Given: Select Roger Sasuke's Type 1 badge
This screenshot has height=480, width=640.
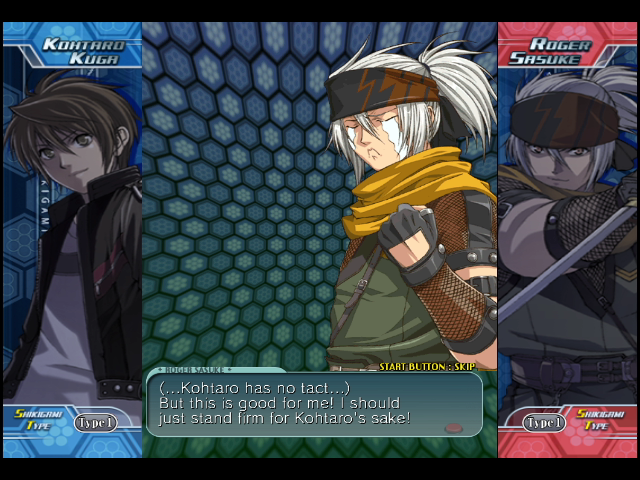Looking at the screenshot, I should [545, 422].
